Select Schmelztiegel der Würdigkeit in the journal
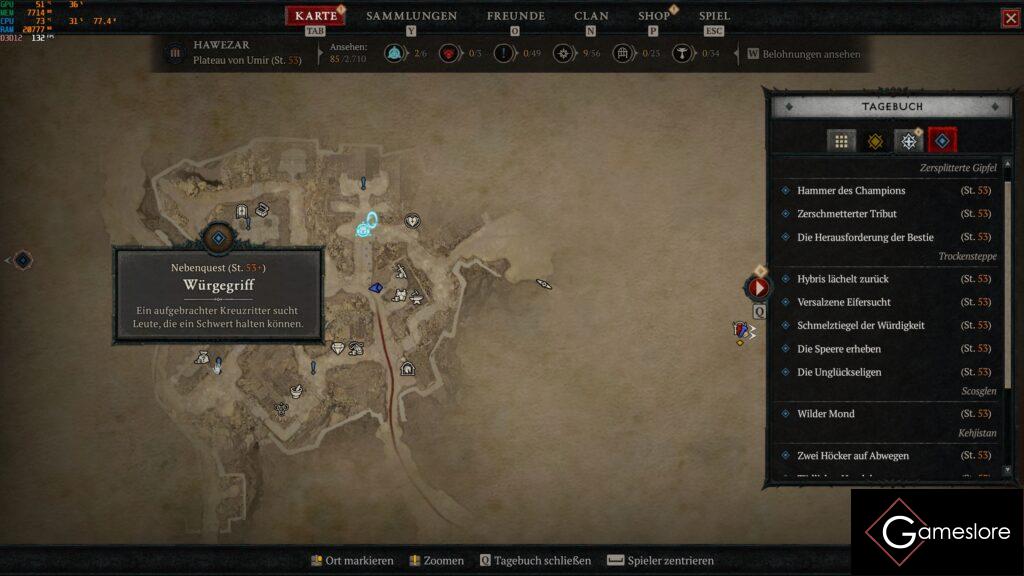The width and height of the screenshot is (1024, 576). coord(860,325)
